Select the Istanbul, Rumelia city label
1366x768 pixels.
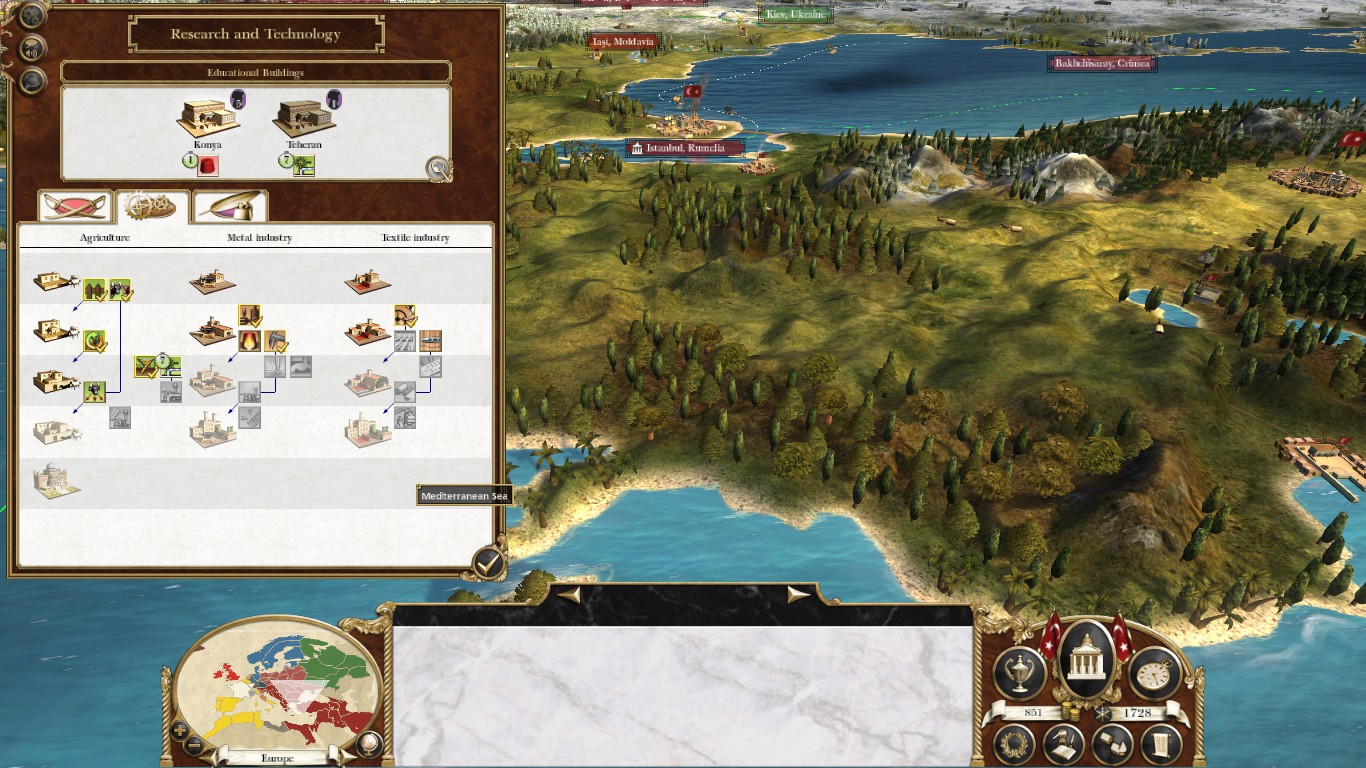coord(685,148)
